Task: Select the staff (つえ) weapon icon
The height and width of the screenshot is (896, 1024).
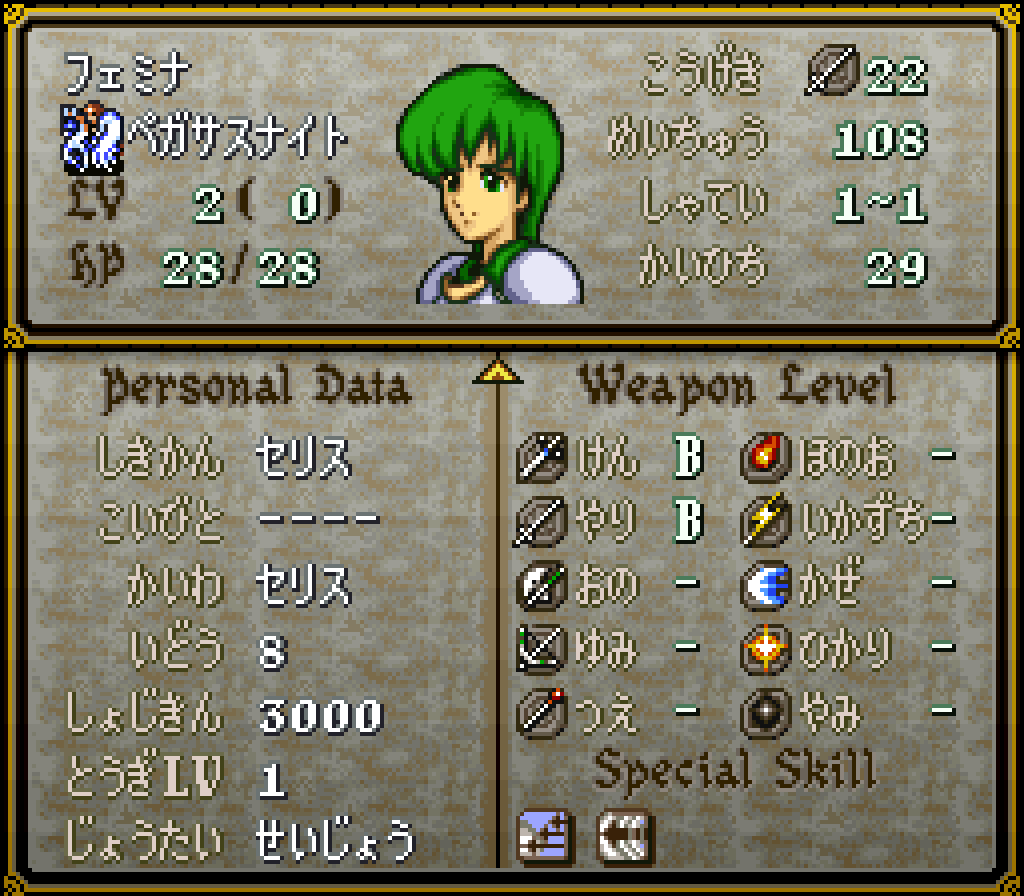Action: (x=543, y=713)
